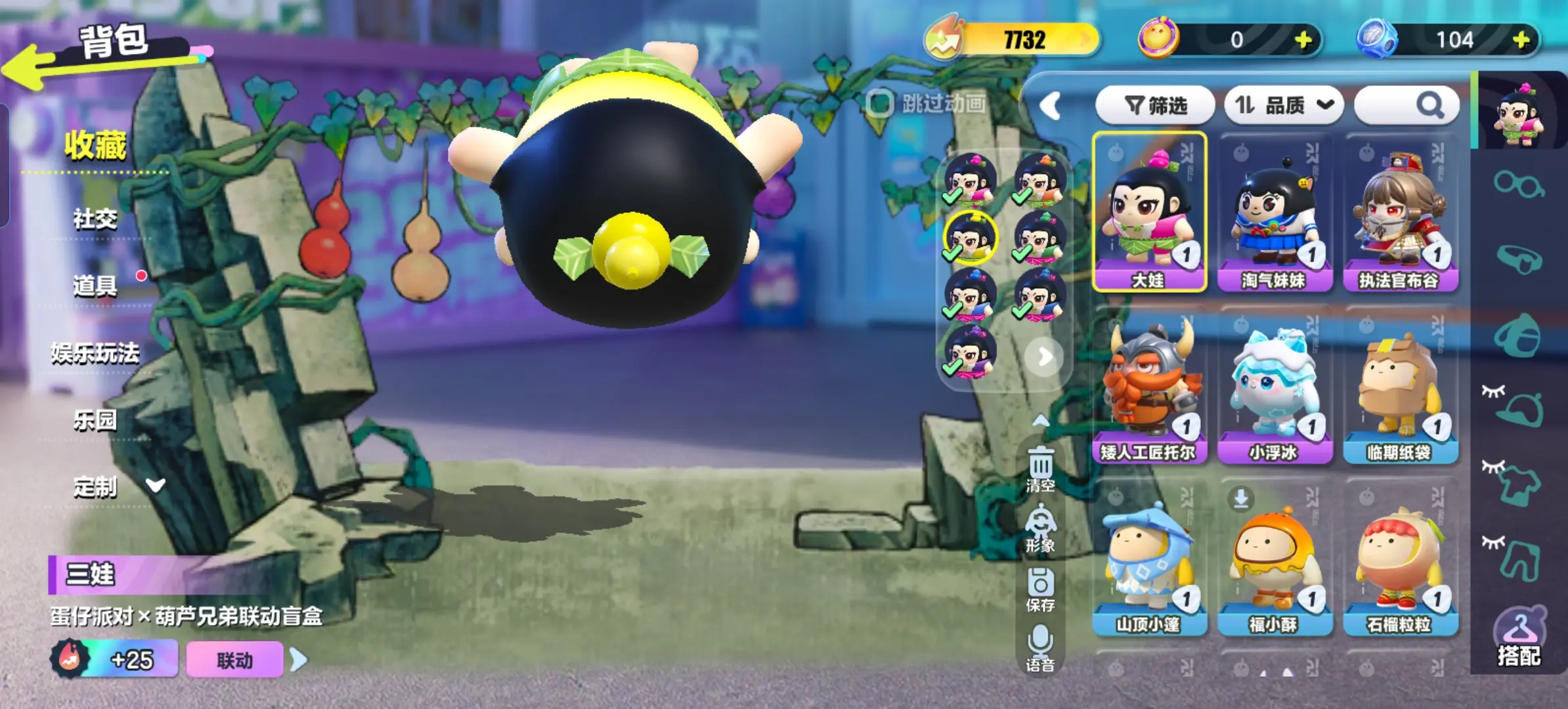
Task: Add gold coins with the plus button
Action: (x=1303, y=40)
